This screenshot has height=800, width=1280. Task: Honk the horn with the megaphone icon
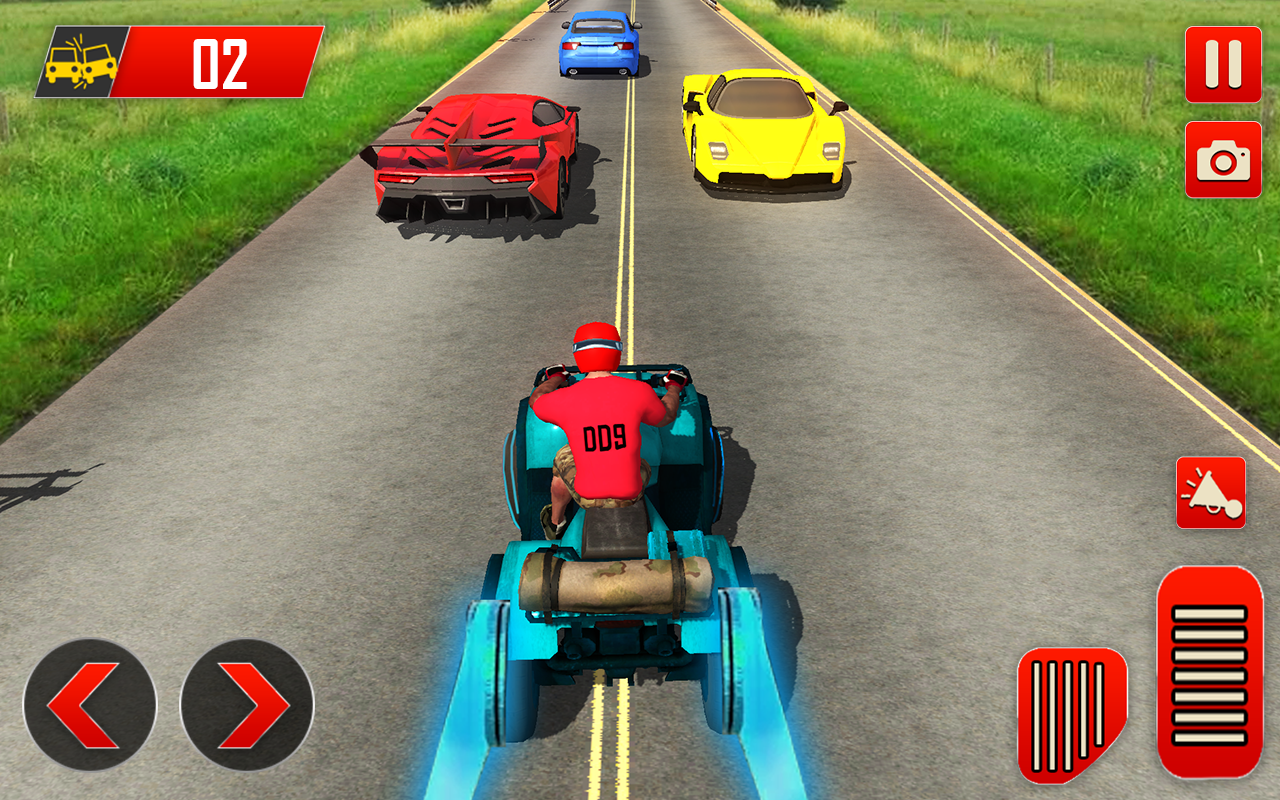1211,492
